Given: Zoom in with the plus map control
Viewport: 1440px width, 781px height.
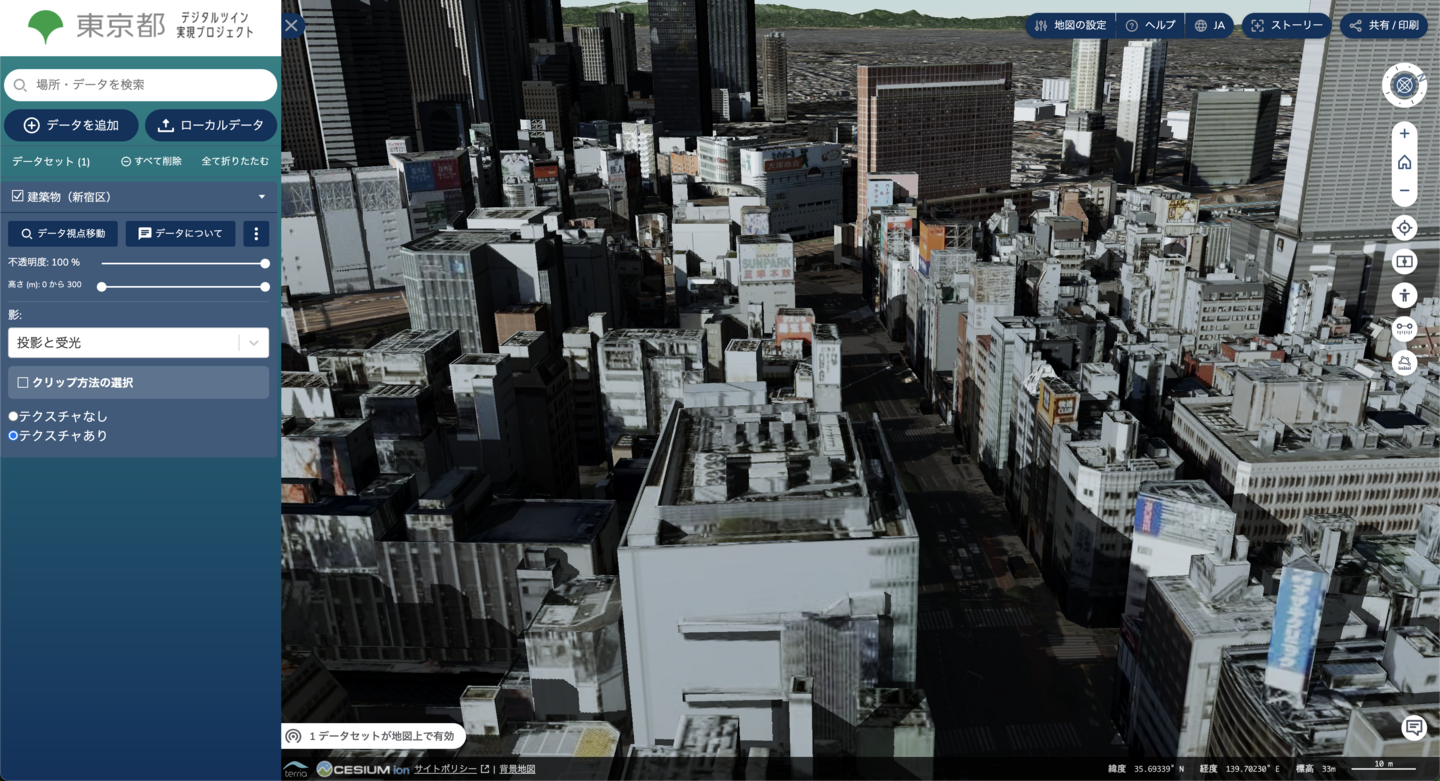Looking at the screenshot, I should pos(1404,133).
